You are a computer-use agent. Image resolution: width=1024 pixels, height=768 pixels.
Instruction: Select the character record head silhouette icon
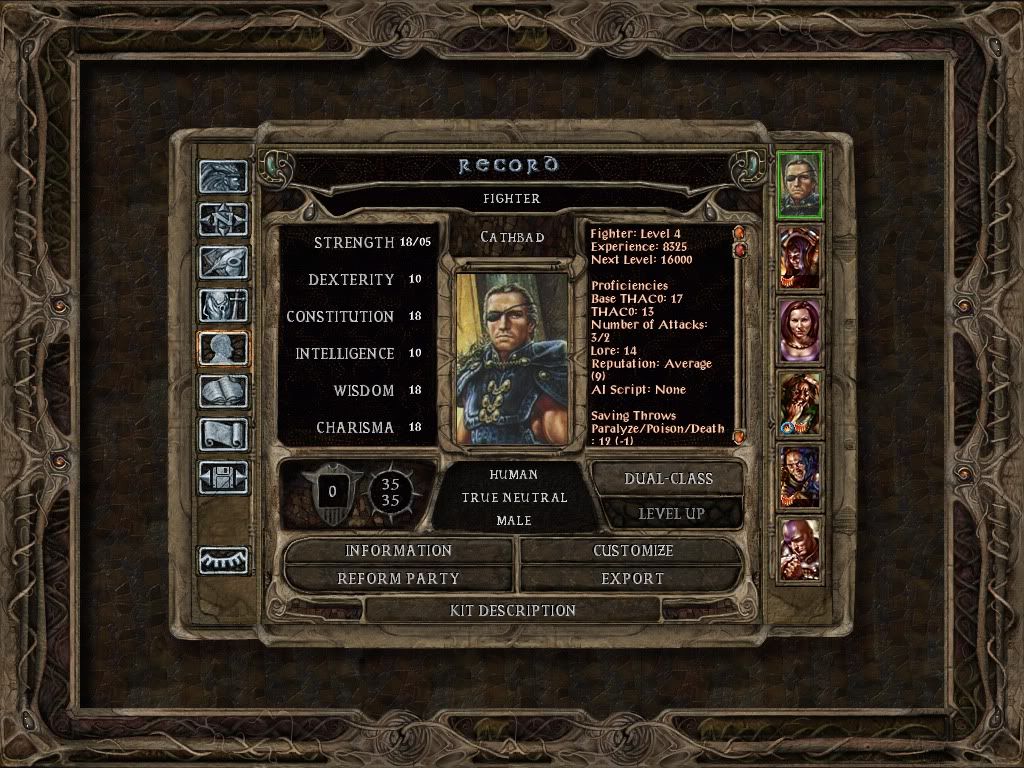(x=223, y=348)
